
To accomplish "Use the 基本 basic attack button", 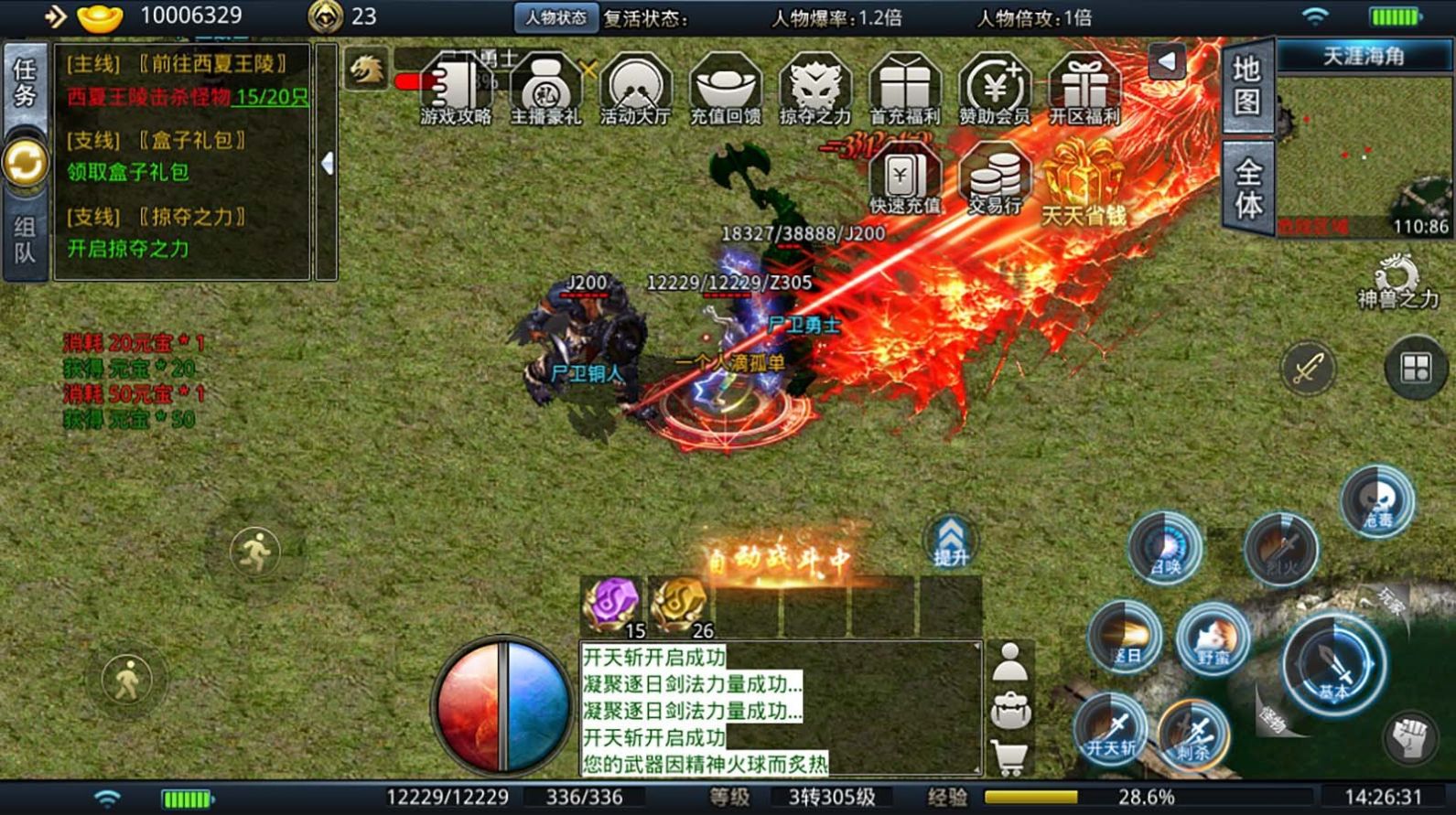I will point(1332,663).
